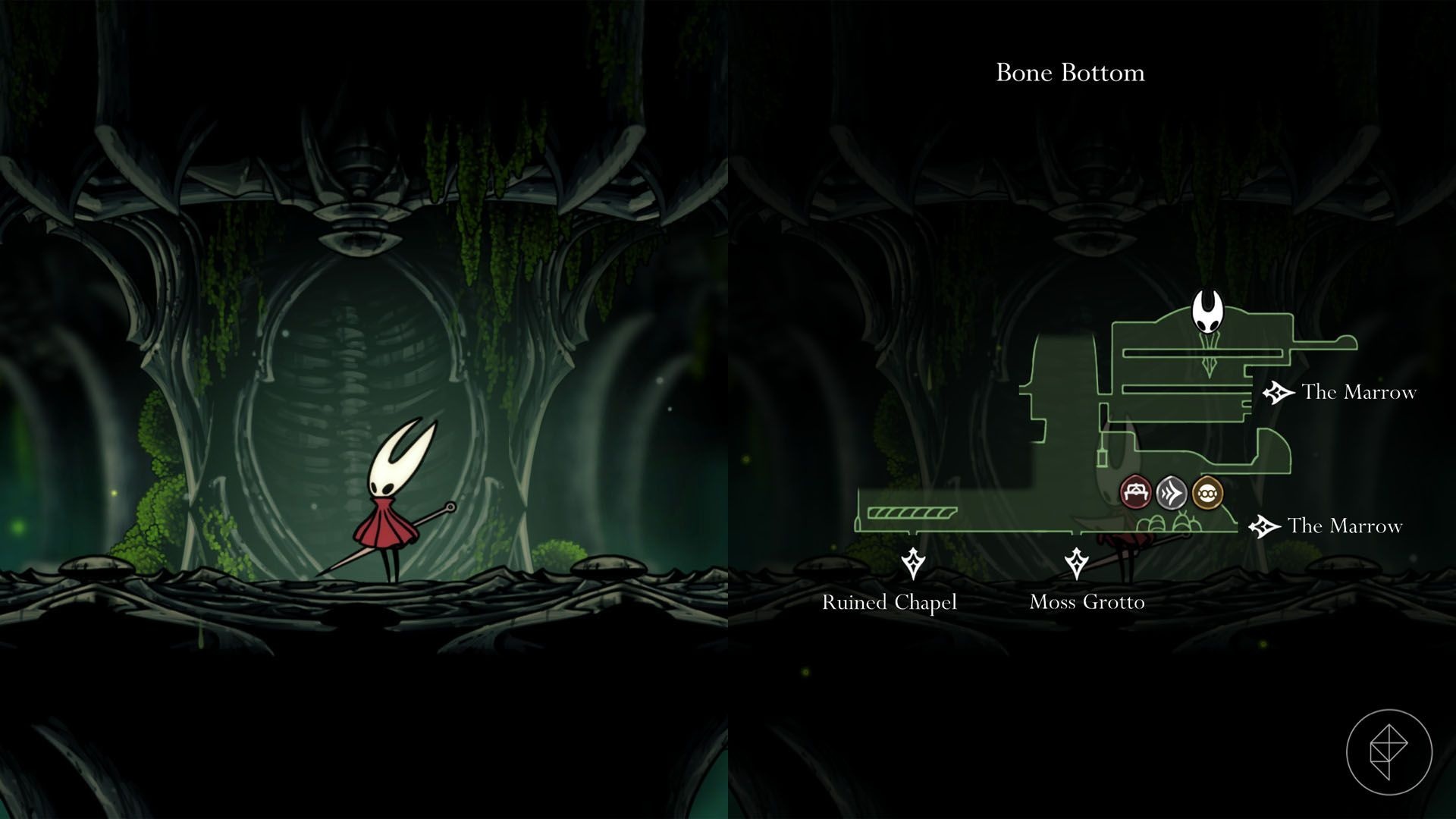Click Hornet's head position marker on map
Viewport: 1456px width, 819px height.
(1207, 312)
